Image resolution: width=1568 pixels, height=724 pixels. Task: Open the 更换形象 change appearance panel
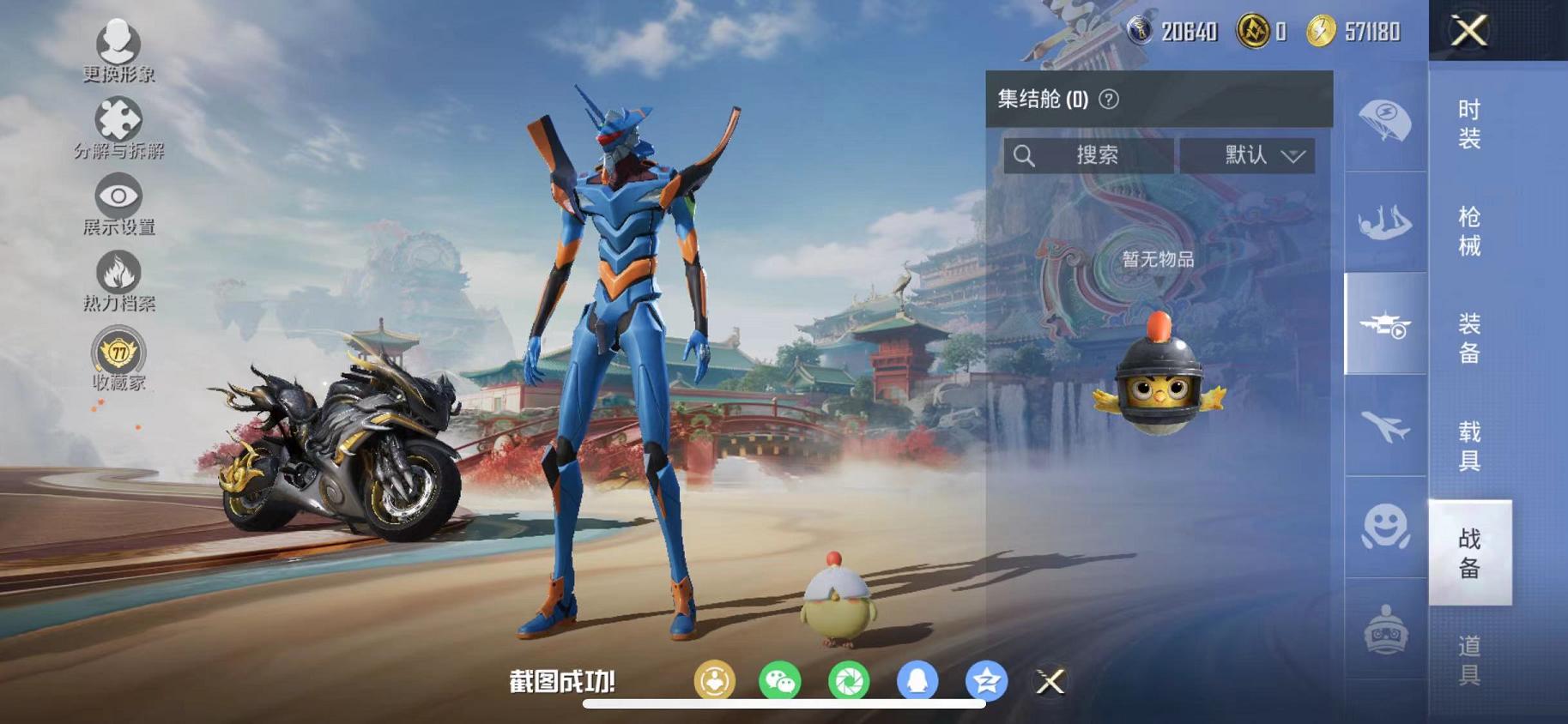[x=119, y=42]
